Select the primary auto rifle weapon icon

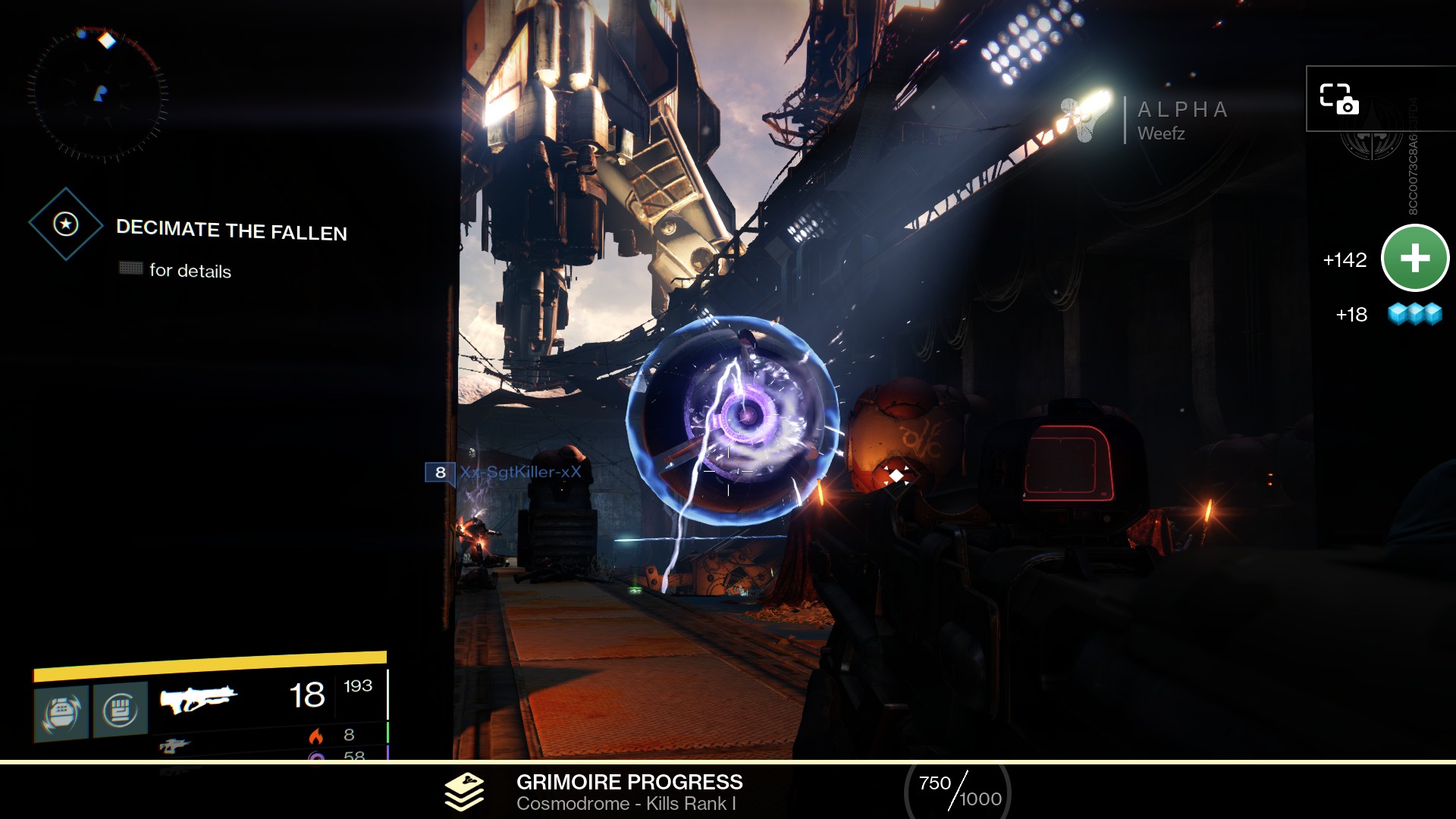pos(198,698)
